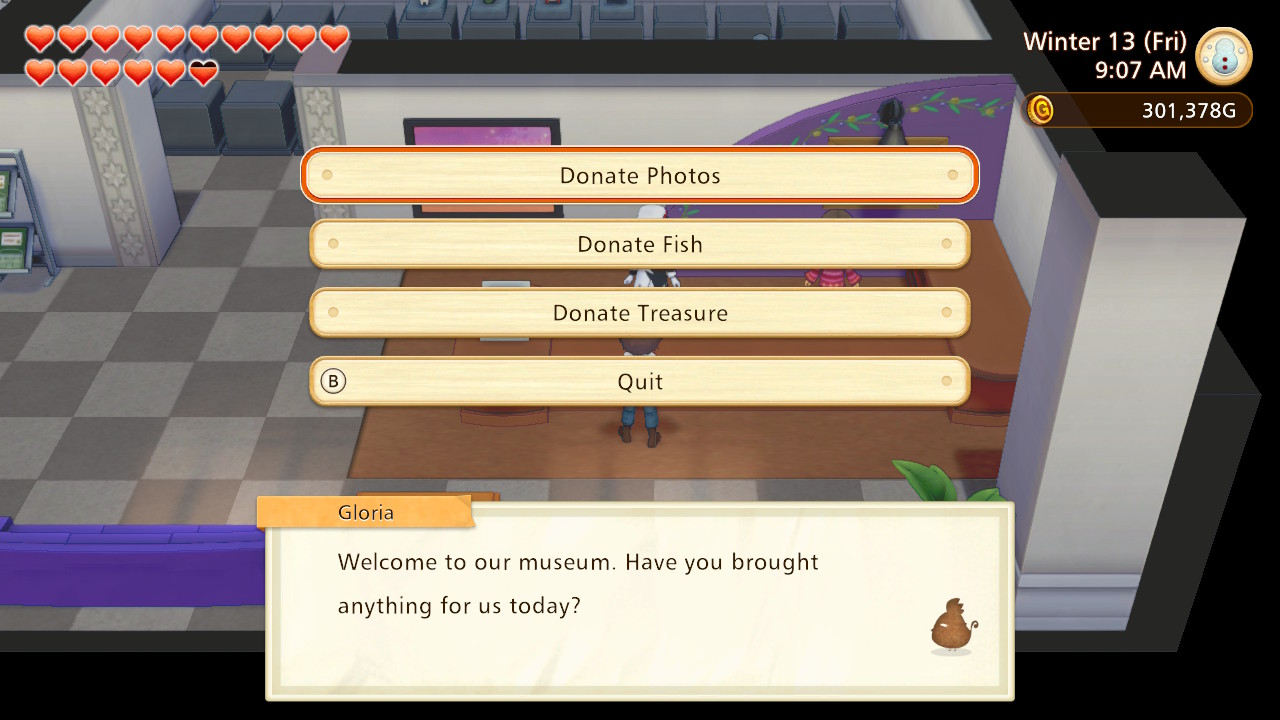Click the gold G coin icon
This screenshot has height=720, width=1280.
1040,110
